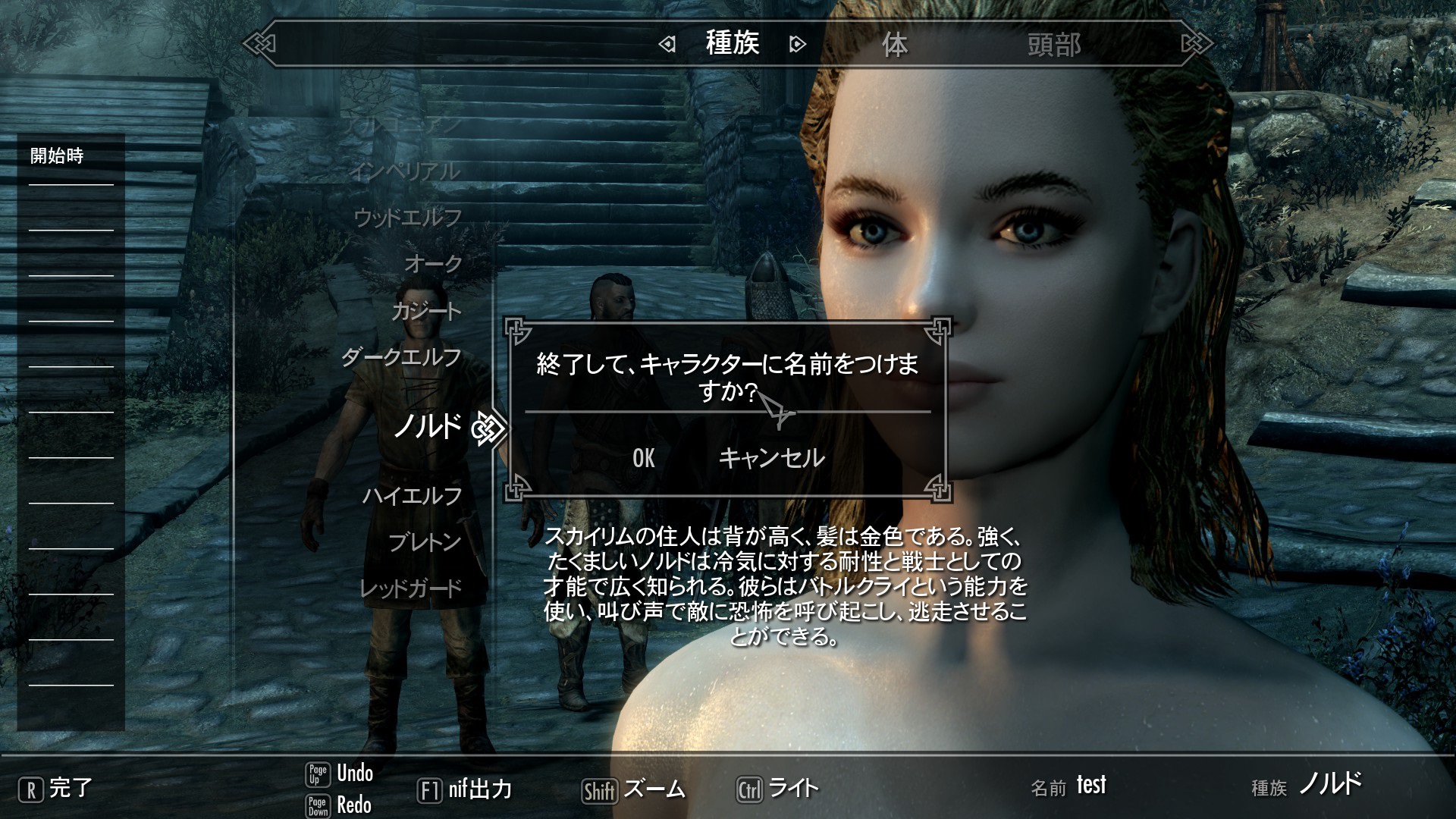Switch to the 体 tab
Viewport: 1456px width, 819px height.
(x=895, y=45)
